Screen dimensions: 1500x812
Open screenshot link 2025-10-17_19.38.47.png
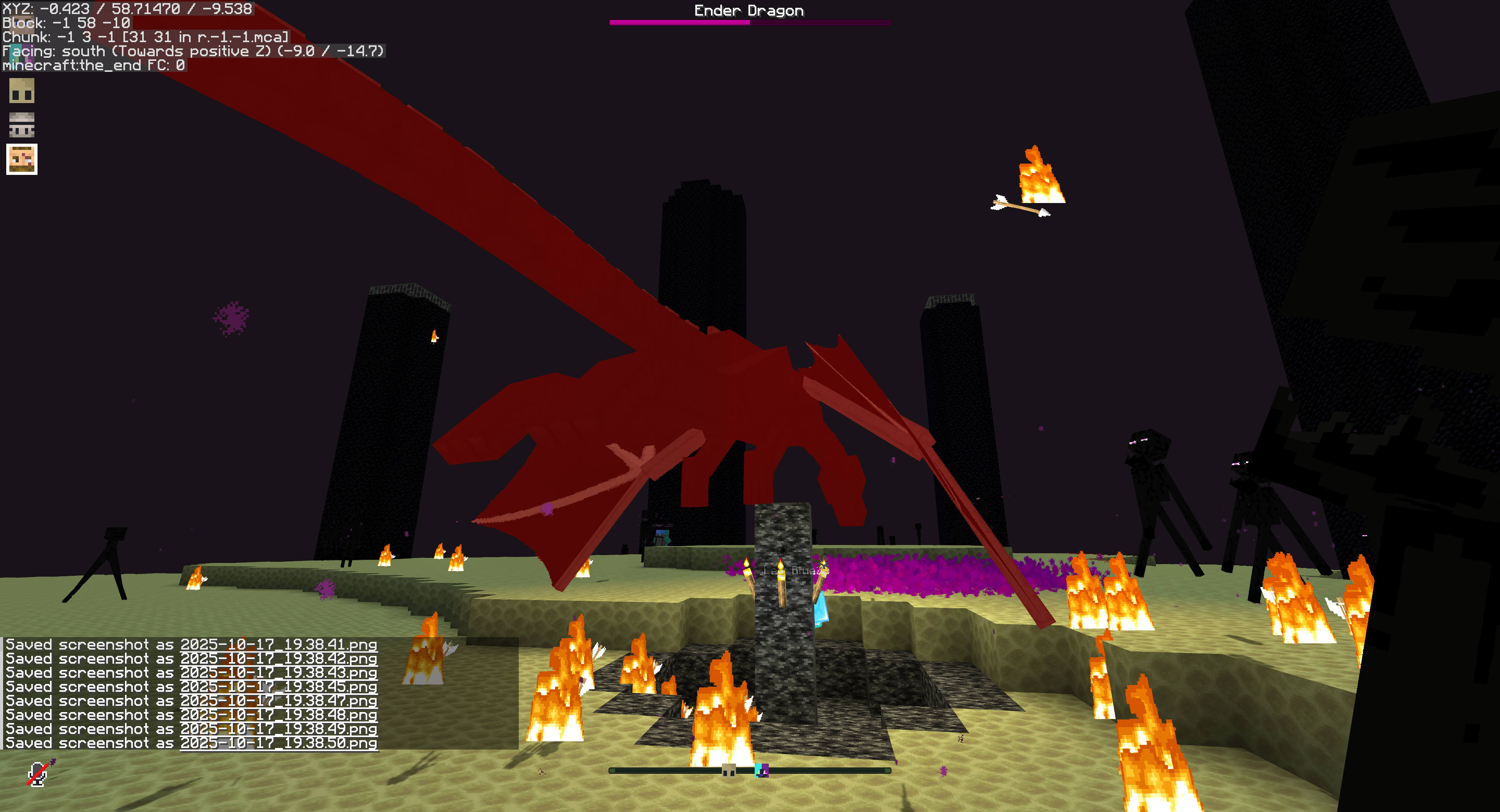click(279, 701)
